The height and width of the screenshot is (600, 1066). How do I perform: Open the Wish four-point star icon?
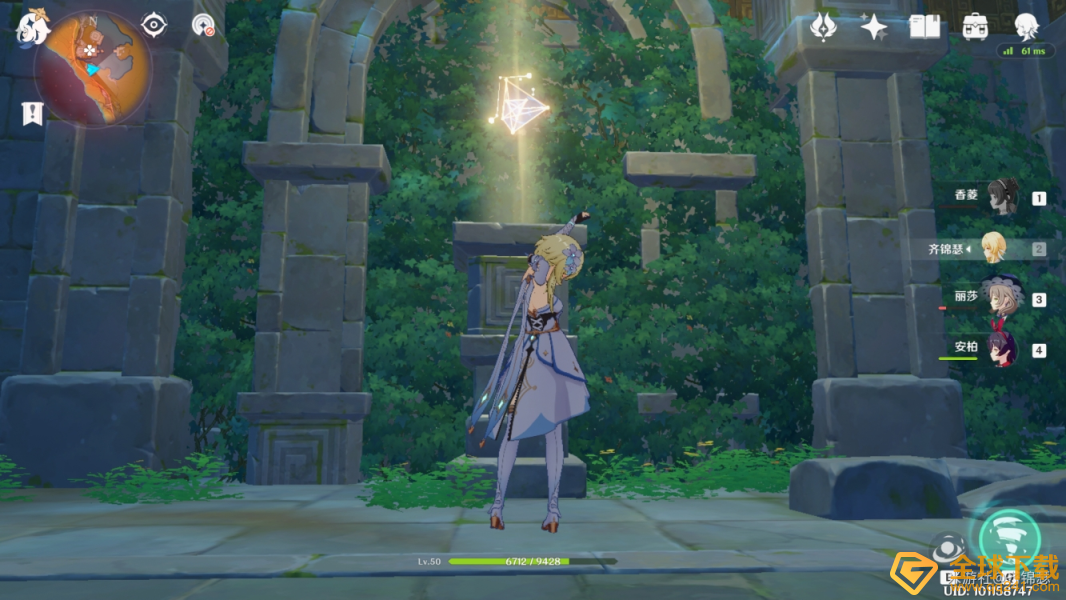874,27
